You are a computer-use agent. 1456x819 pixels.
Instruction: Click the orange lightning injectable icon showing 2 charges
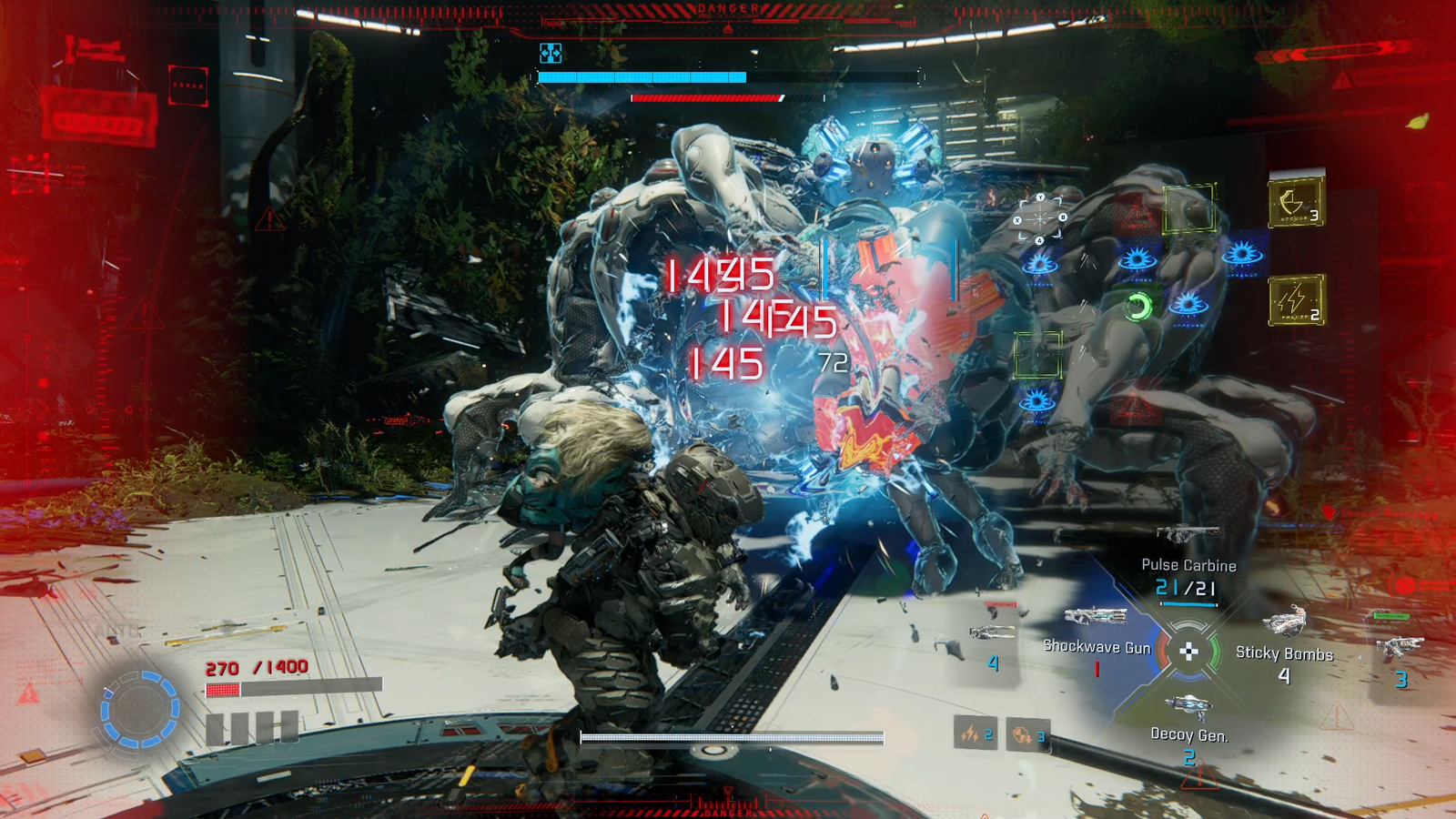coord(975,734)
